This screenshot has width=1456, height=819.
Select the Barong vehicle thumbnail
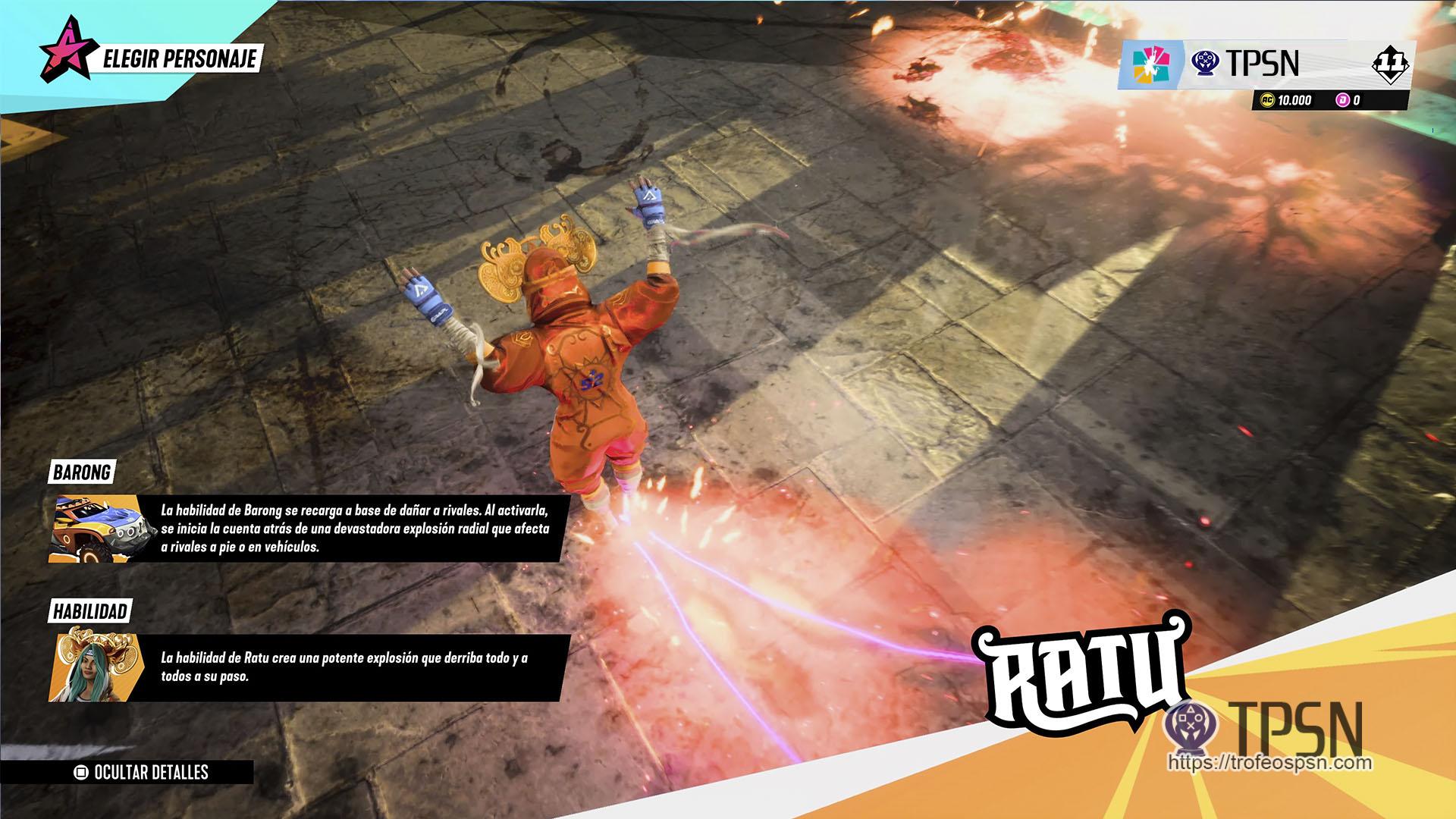coord(93,529)
